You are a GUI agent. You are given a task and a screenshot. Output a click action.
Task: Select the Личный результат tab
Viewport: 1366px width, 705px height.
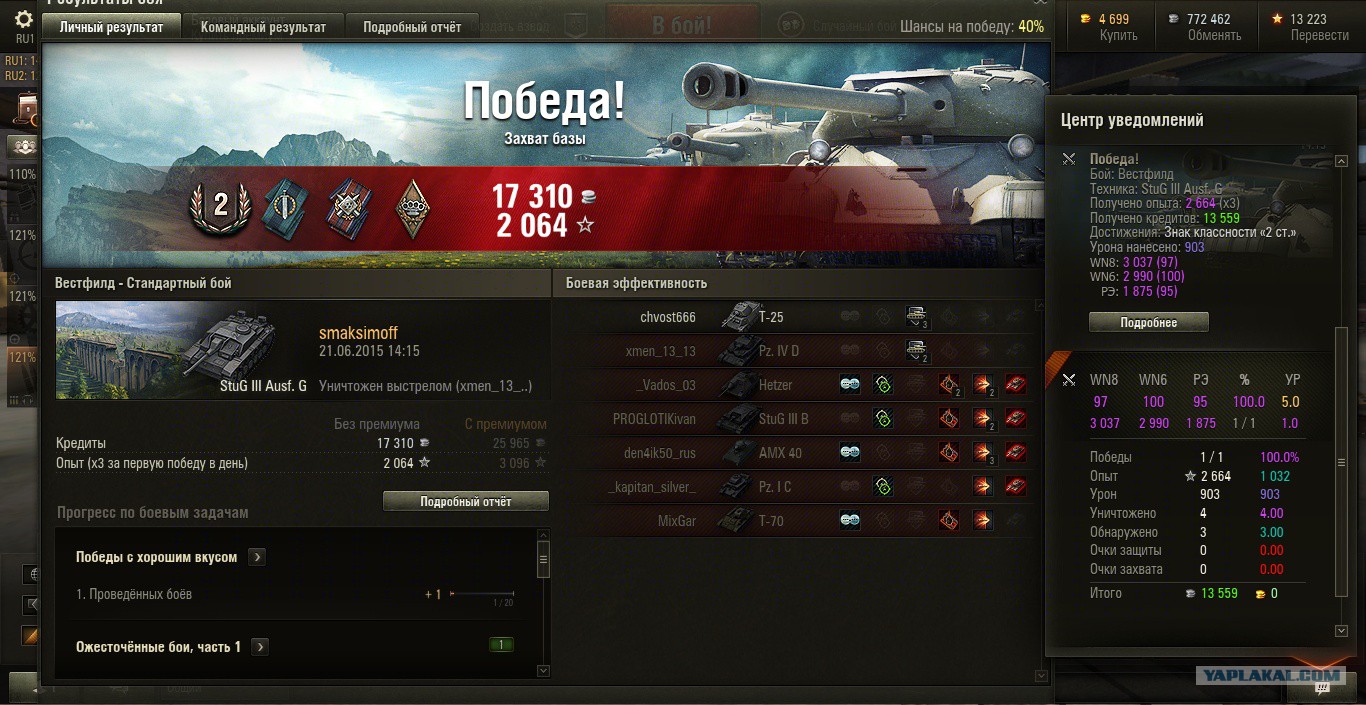(x=111, y=27)
